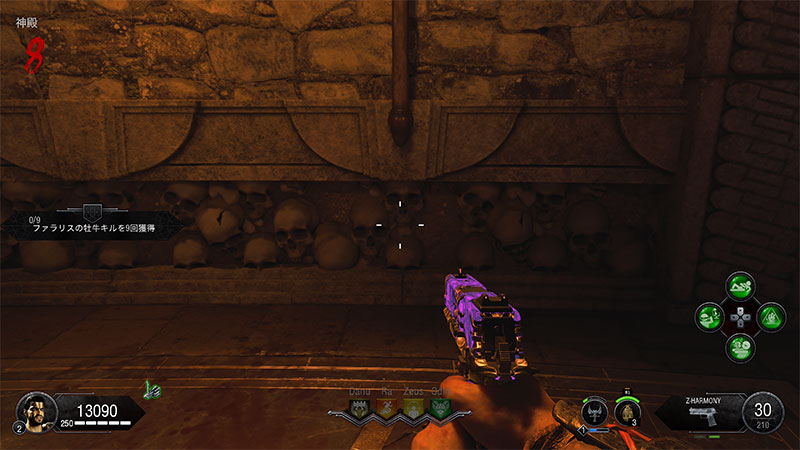800x450 pixels.
Task: Click the special weapon icon
Action: (x=596, y=411)
